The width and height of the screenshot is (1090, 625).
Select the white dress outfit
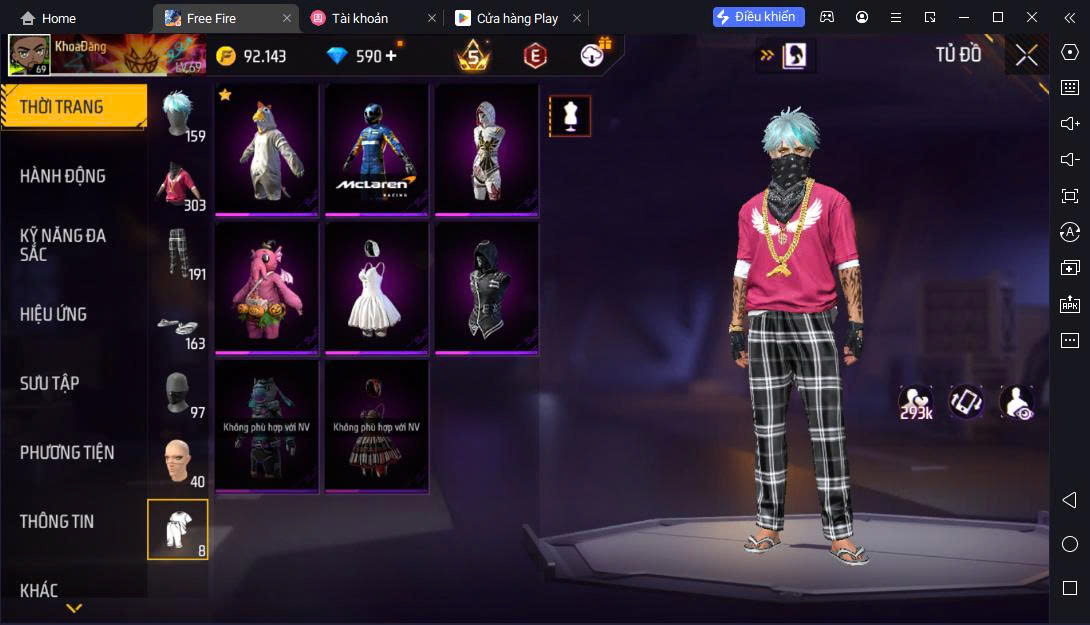point(376,288)
